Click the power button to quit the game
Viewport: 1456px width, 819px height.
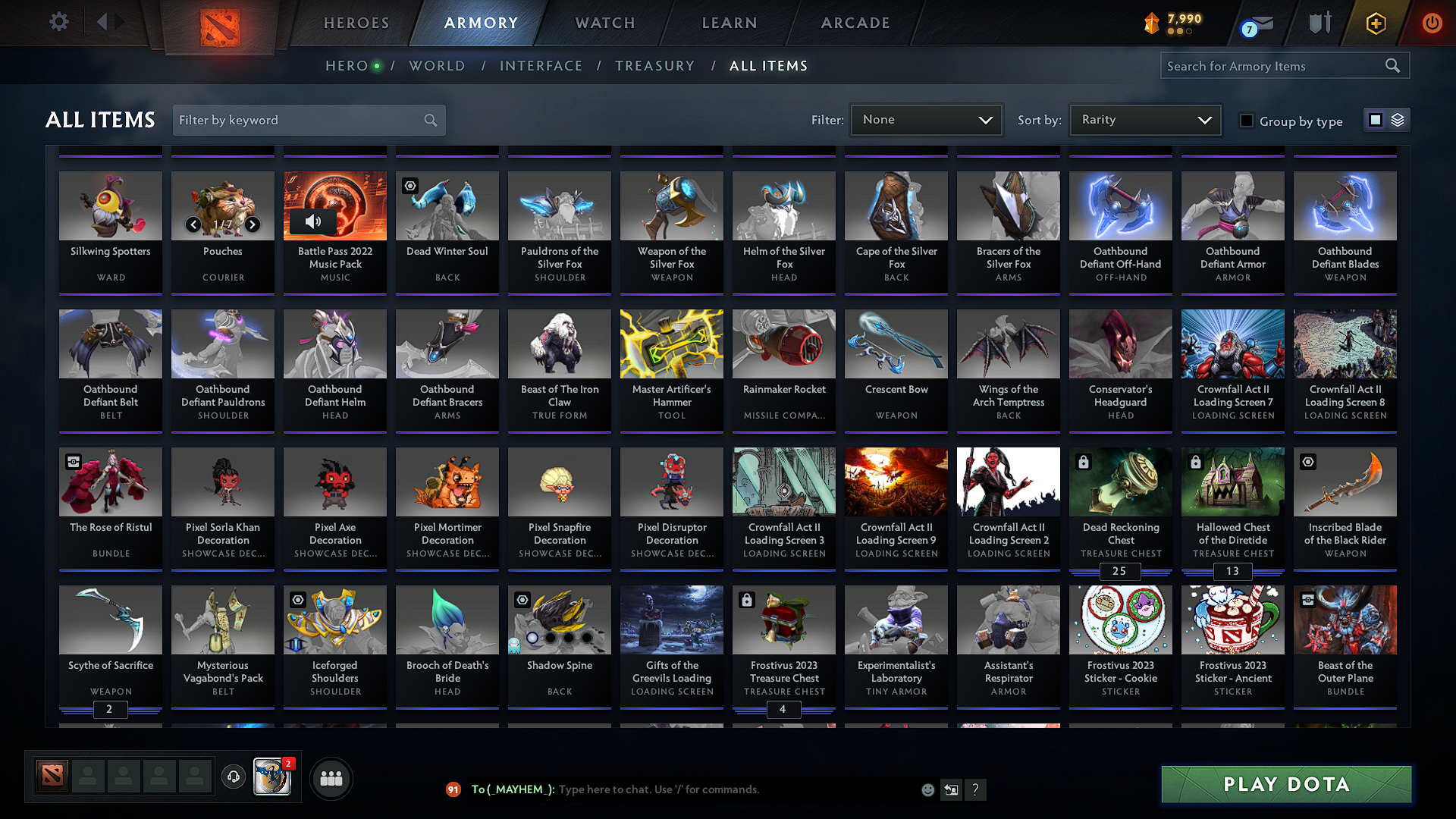tap(1432, 23)
